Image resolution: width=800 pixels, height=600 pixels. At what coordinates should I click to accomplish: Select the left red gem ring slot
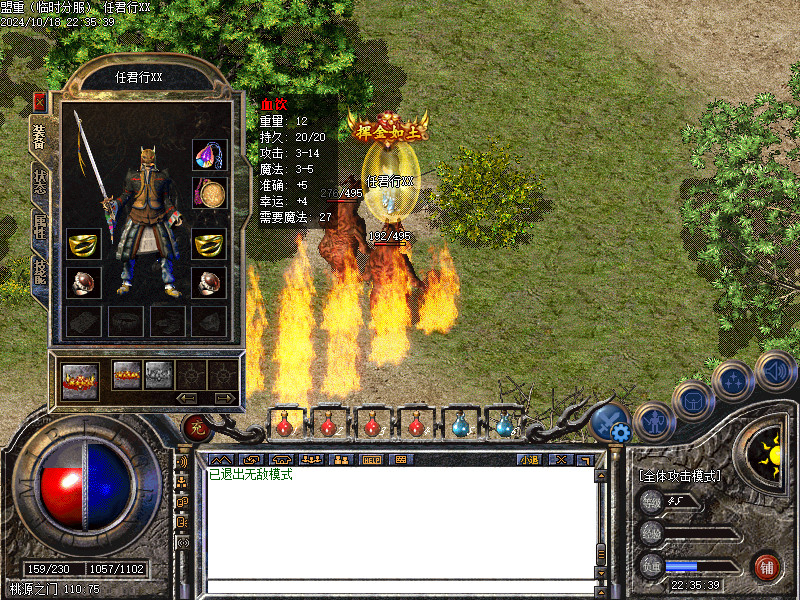point(83,282)
